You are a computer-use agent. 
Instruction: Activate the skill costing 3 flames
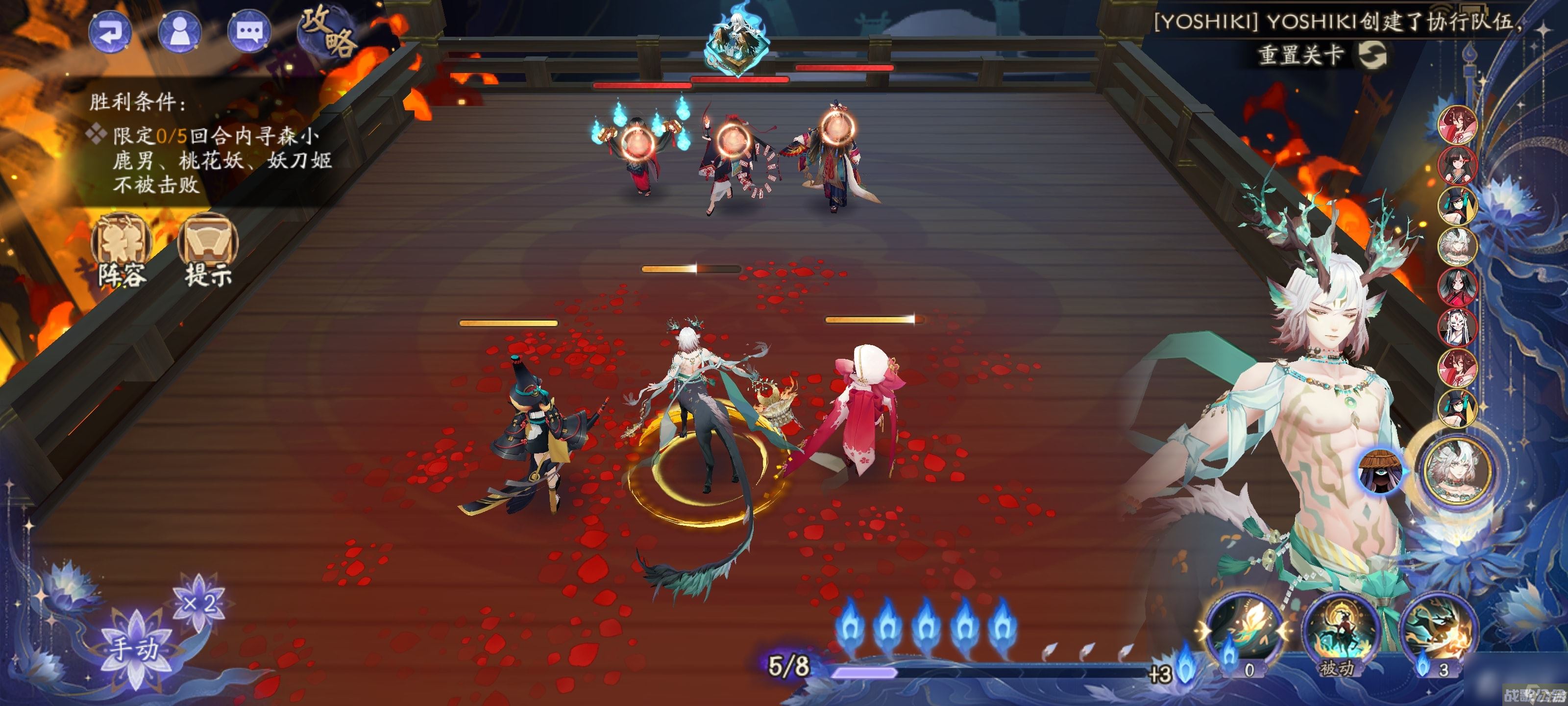click(x=1438, y=633)
